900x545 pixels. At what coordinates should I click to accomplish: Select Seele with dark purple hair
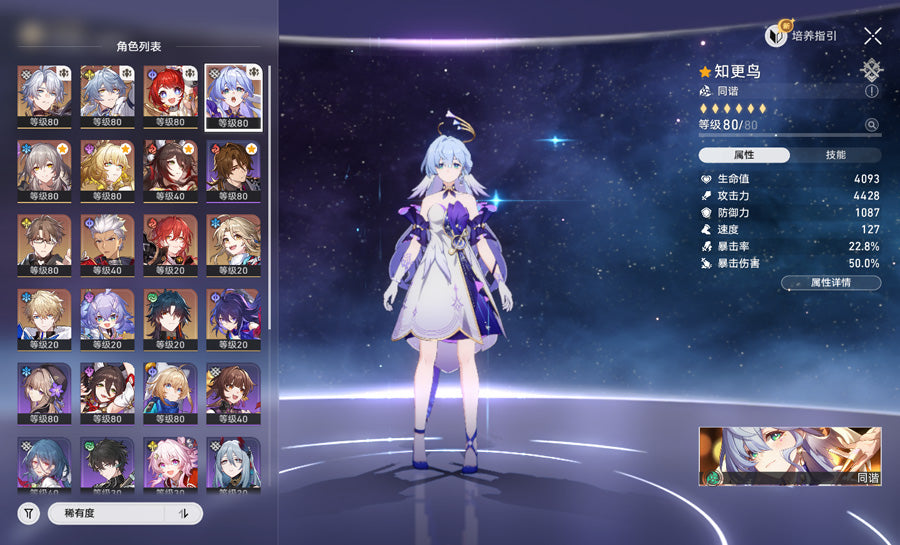click(234, 320)
